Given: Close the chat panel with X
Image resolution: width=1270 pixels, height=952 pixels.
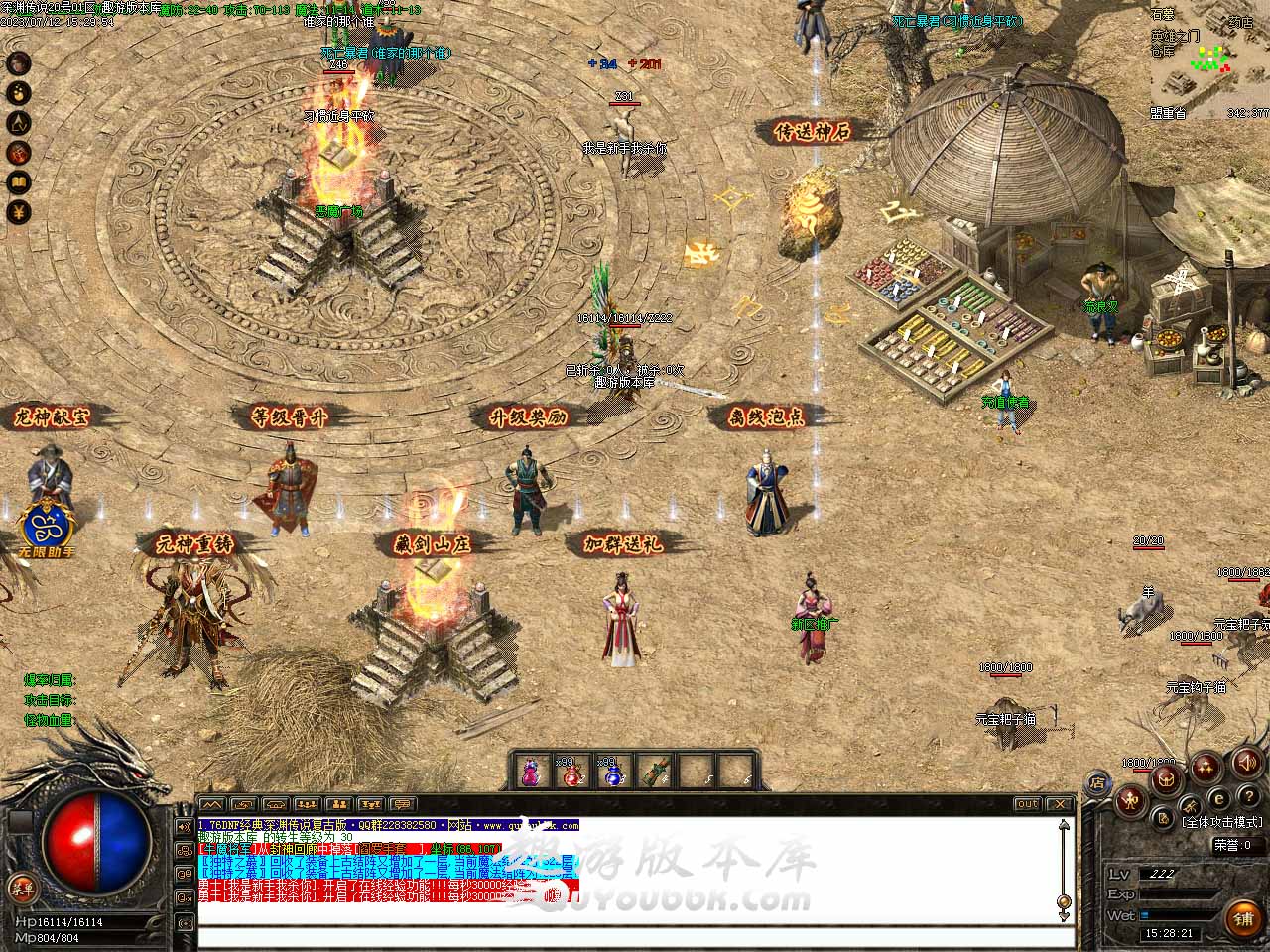Looking at the screenshot, I should [x=1060, y=804].
